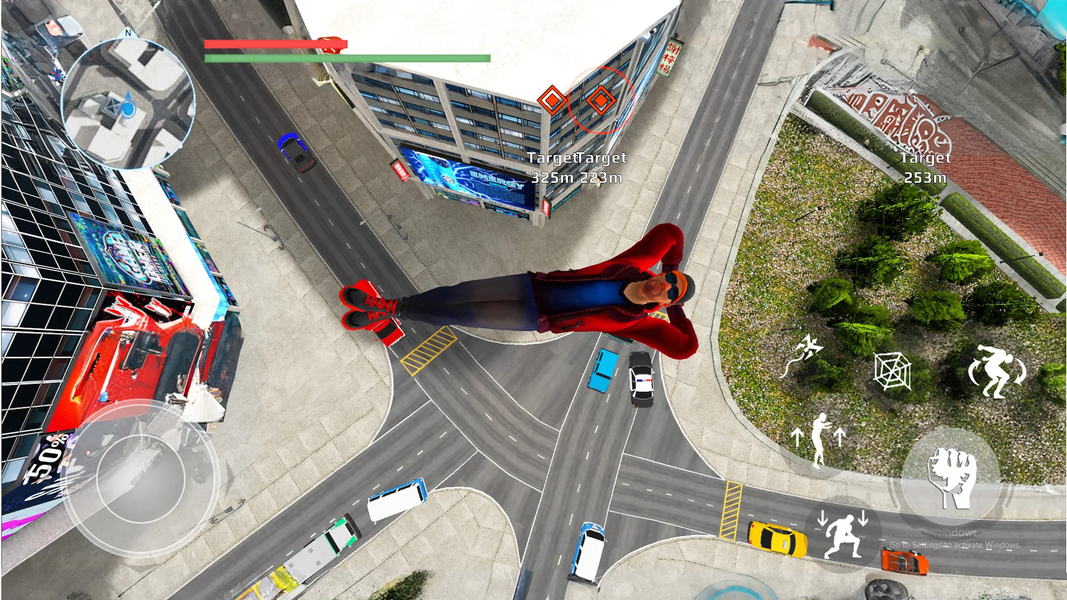Open the circular minimap

pos(127,103)
